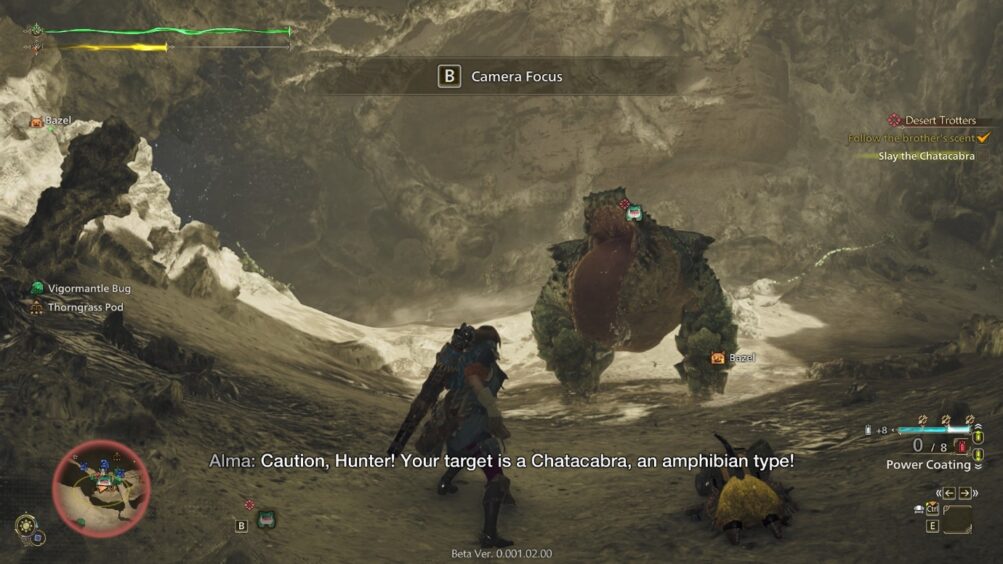
Task: Select the Vigormantle Bug gathering entry
Action: click(88, 288)
